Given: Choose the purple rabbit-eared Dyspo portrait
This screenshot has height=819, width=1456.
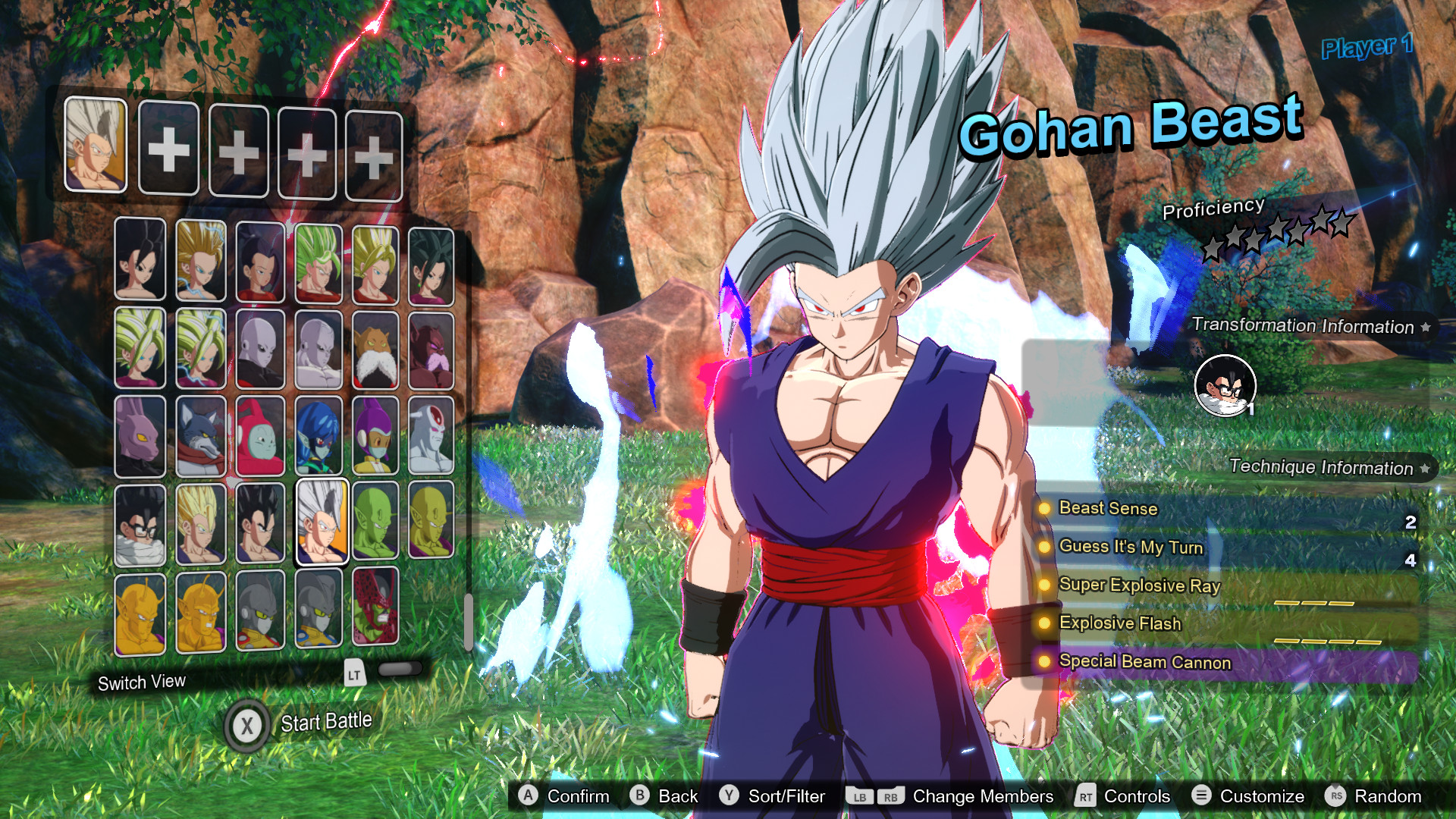Looking at the screenshot, I should (140, 436).
